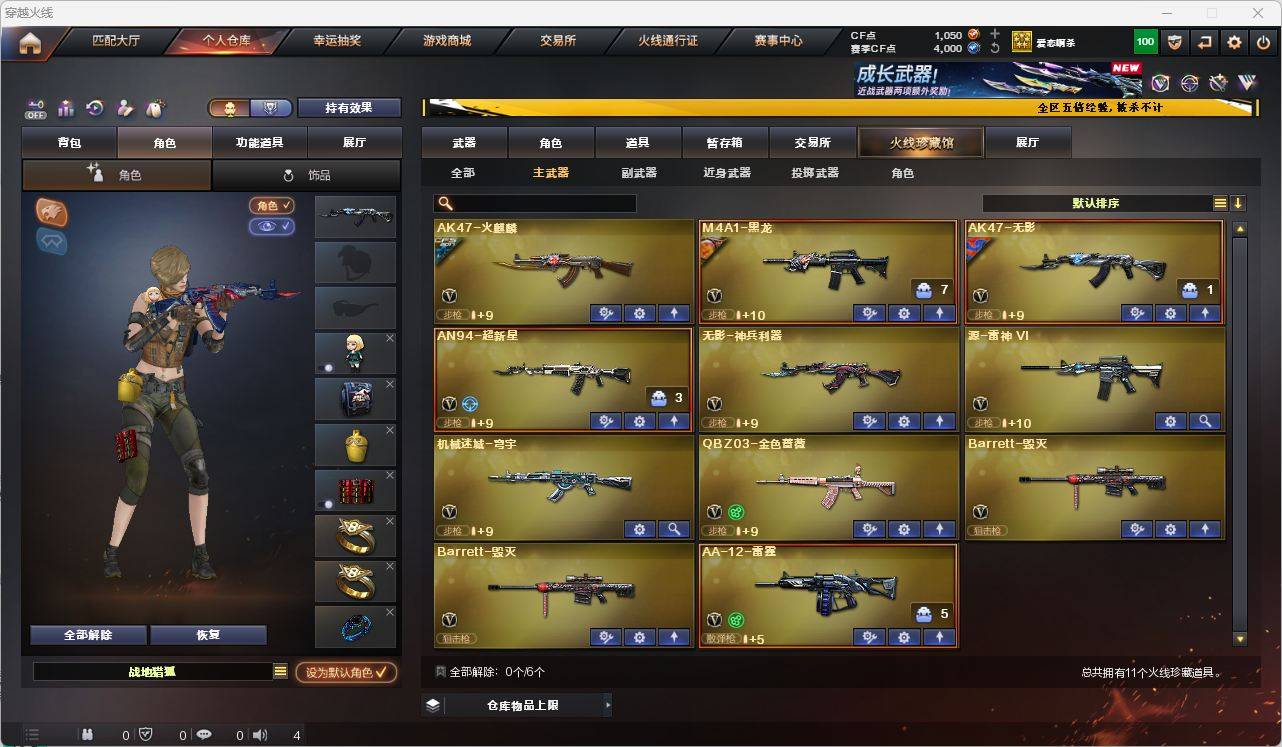Open the chat bubble icon in bottom bar
The width and height of the screenshot is (1282, 747).
203,735
